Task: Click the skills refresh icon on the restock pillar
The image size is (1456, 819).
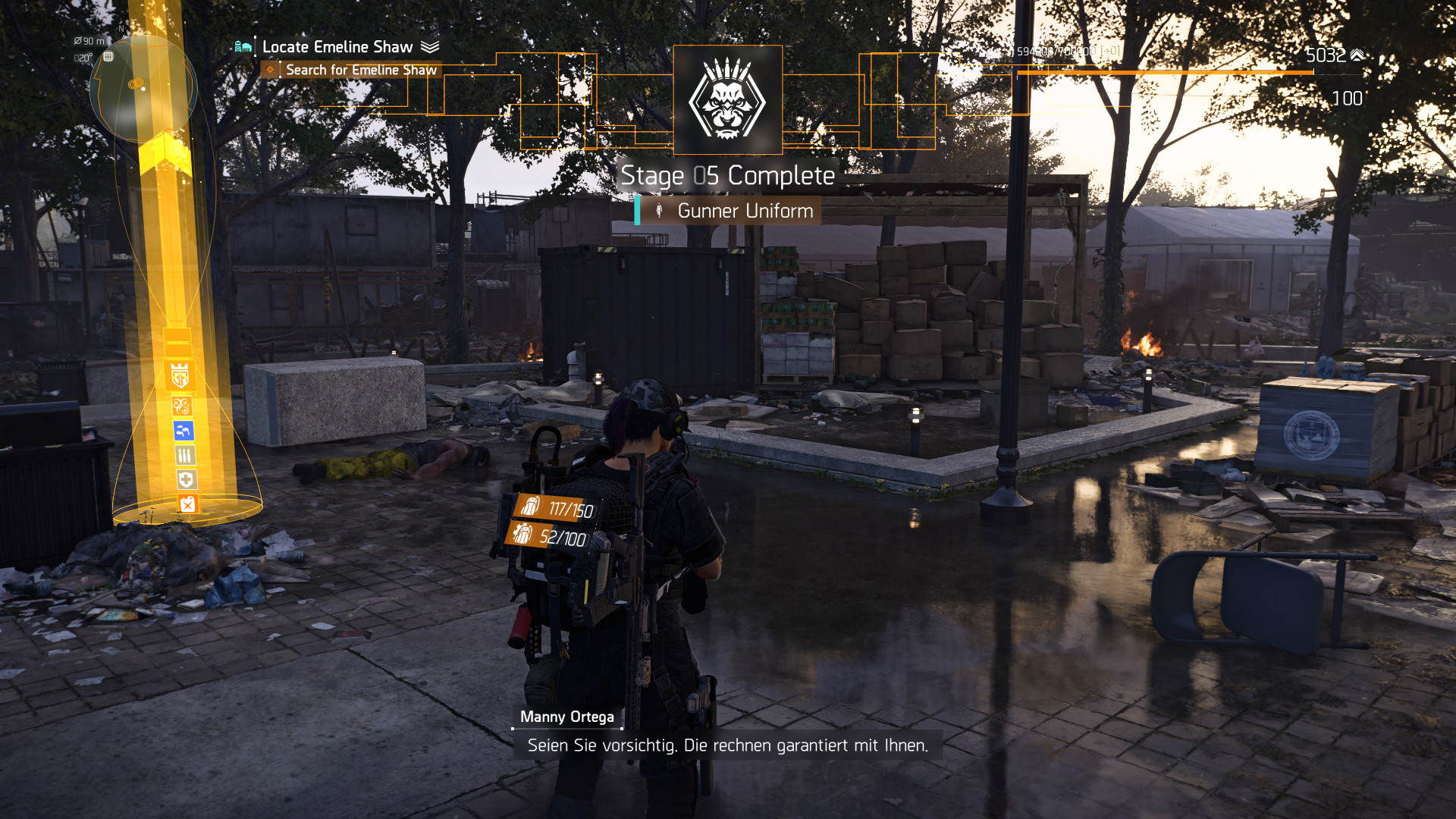Action: click(182, 405)
